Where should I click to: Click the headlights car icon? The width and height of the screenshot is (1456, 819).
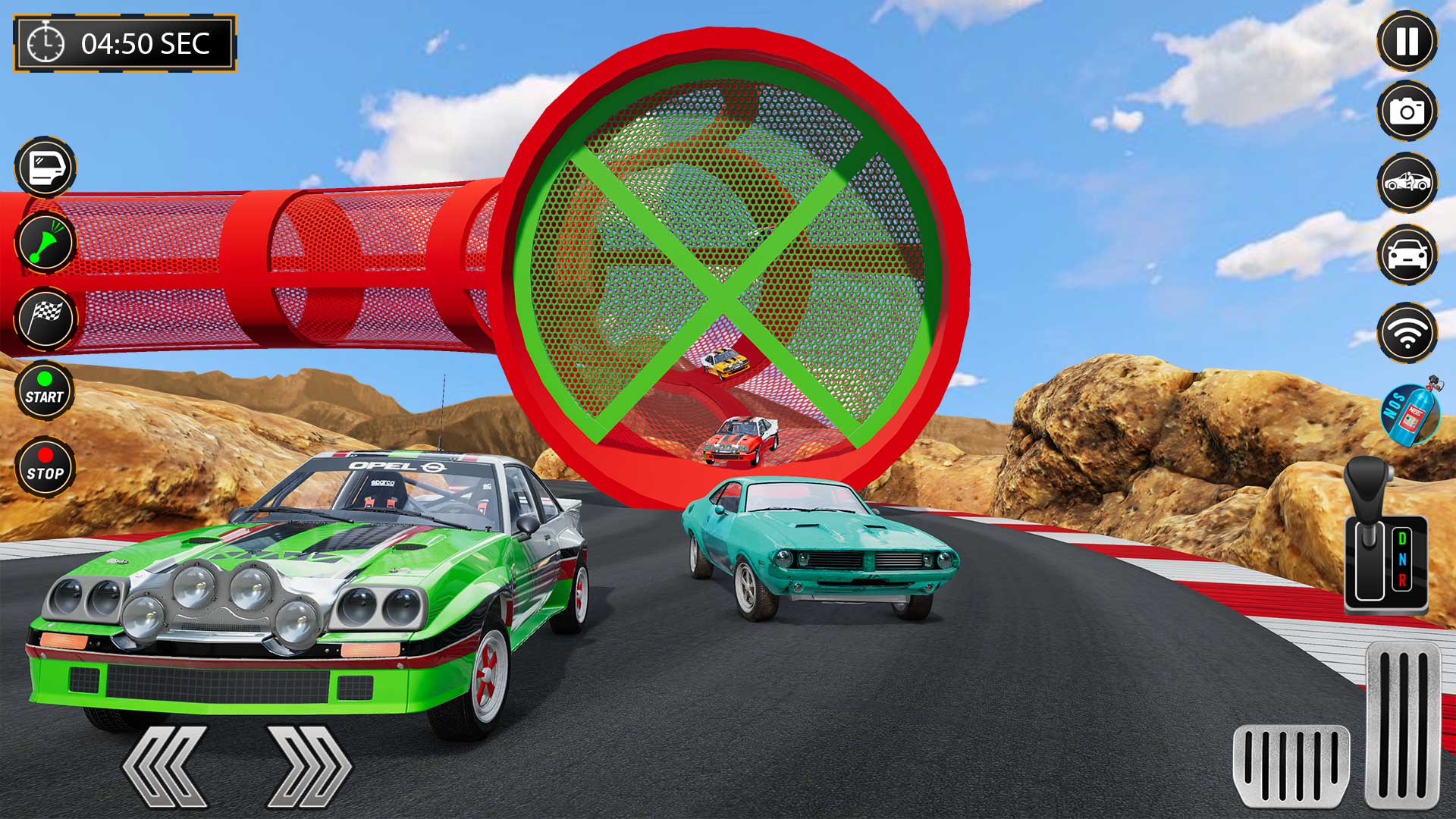pos(1407,253)
